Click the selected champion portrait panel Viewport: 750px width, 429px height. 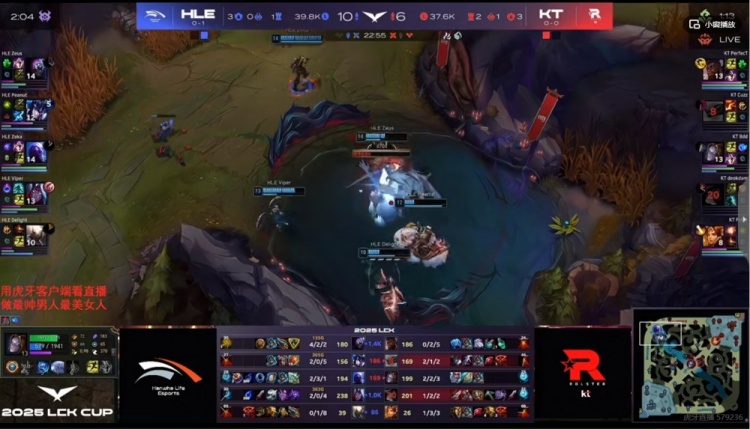coord(18,345)
